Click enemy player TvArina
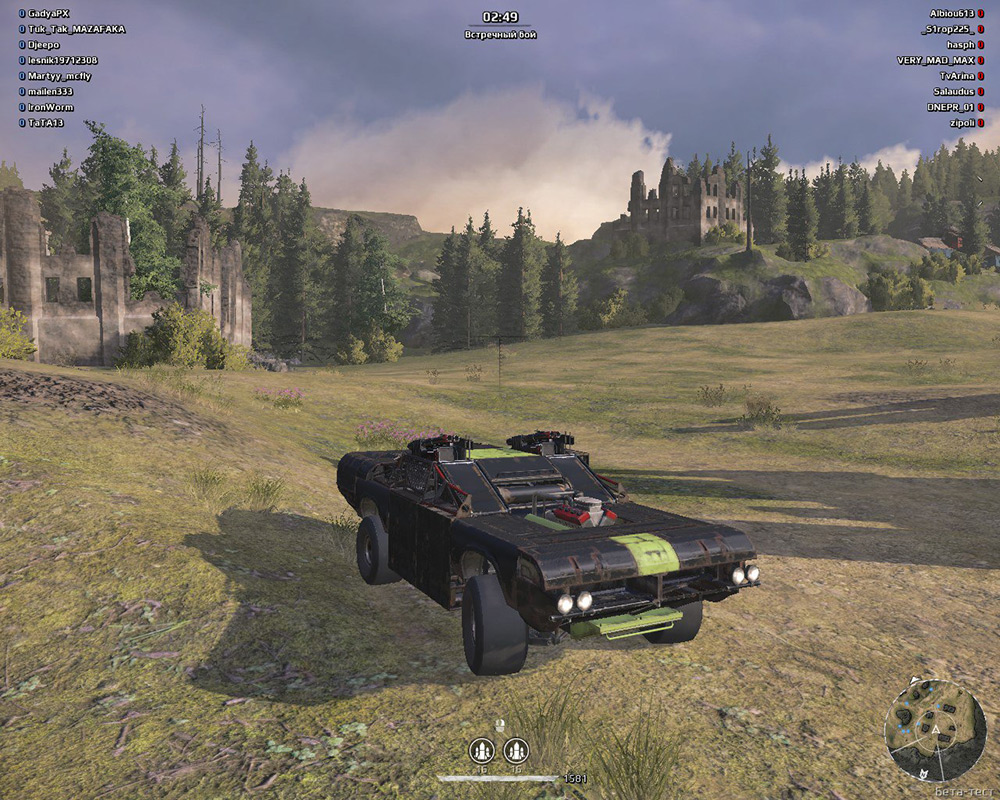The width and height of the screenshot is (1000, 800). coord(957,76)
